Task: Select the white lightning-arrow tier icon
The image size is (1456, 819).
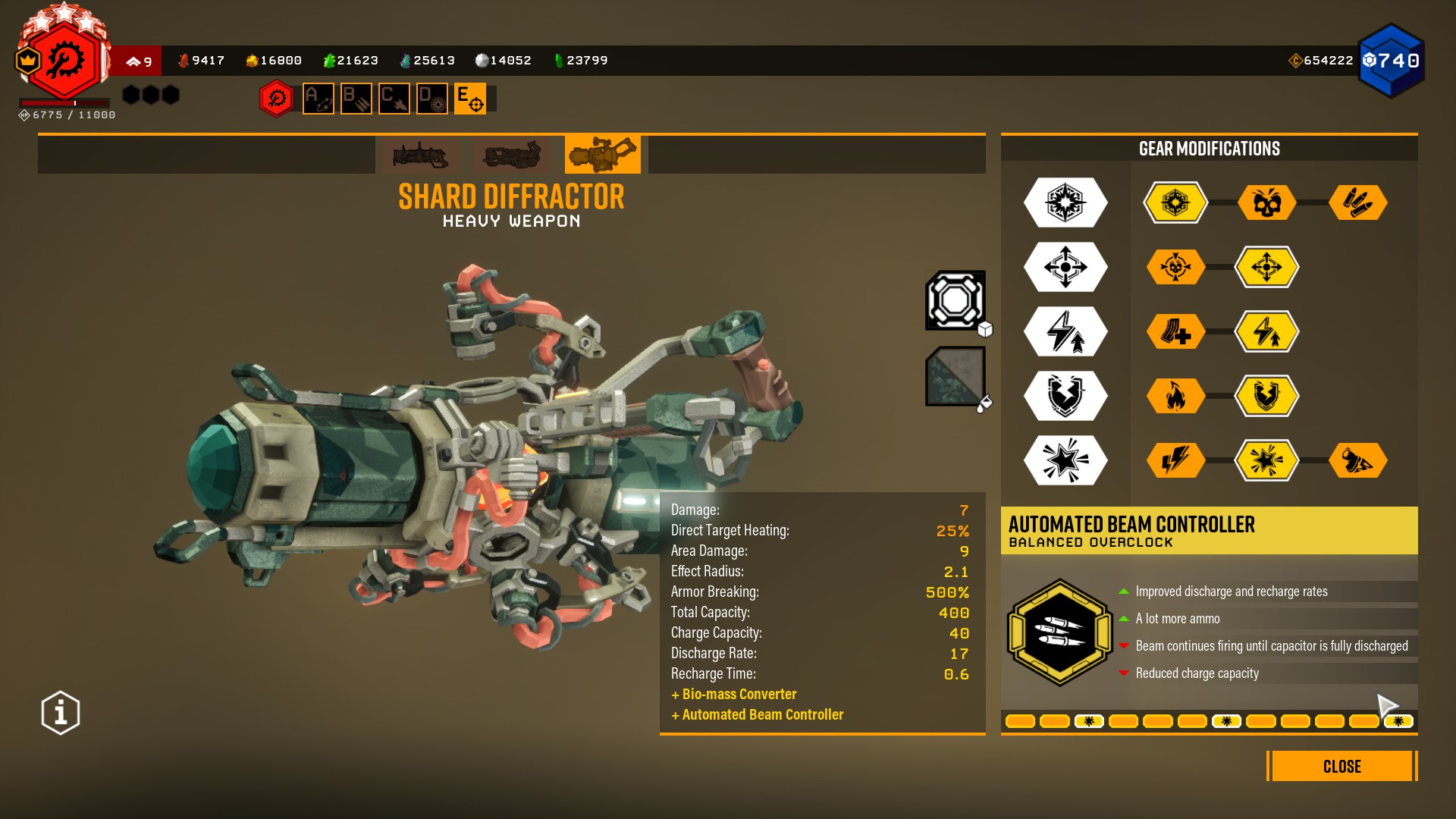Action: pyautogui.click(x=1065, y=331)
